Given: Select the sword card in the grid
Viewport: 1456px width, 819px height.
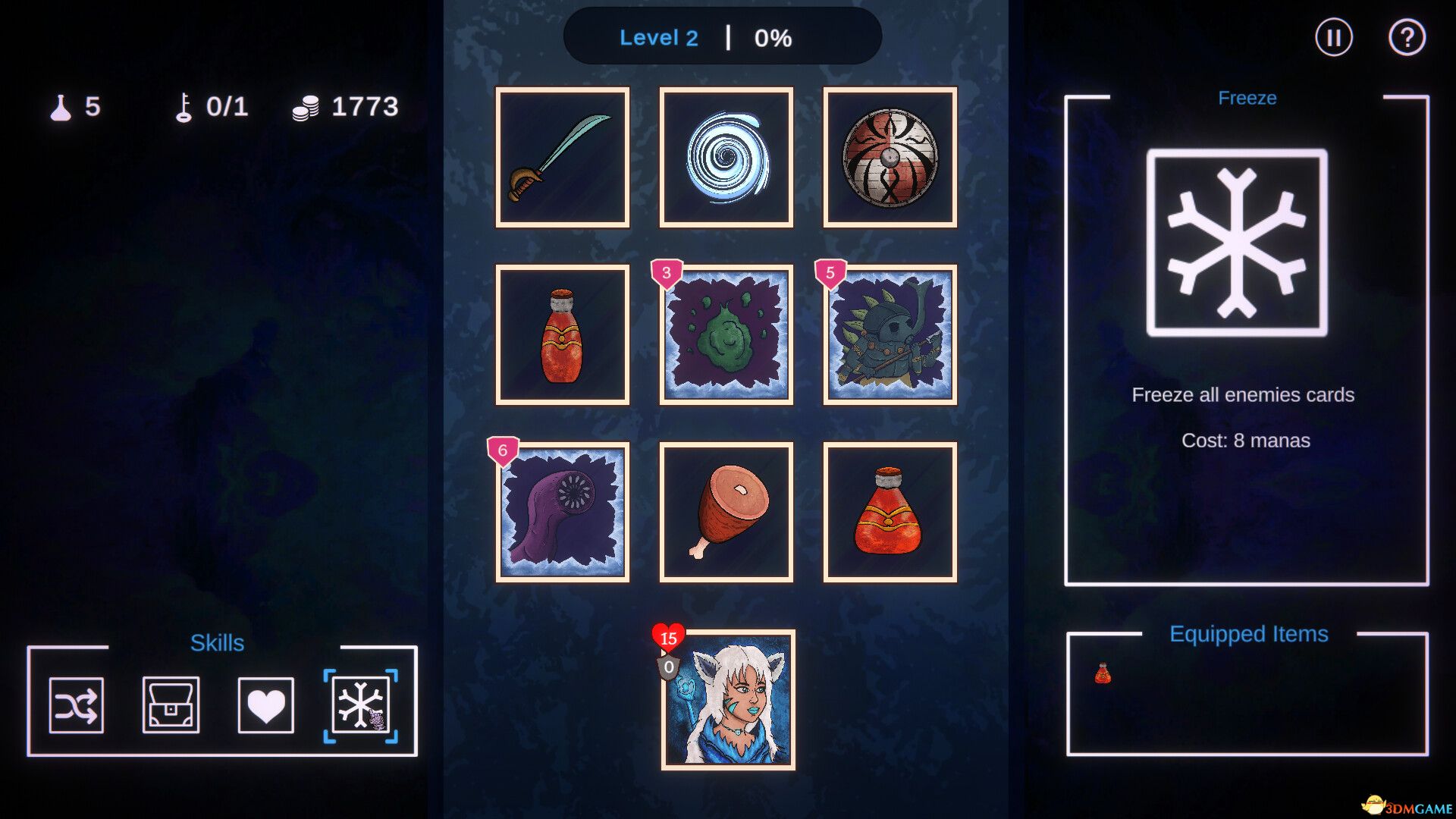Looking at the screenshot, I should click(562, 156).
